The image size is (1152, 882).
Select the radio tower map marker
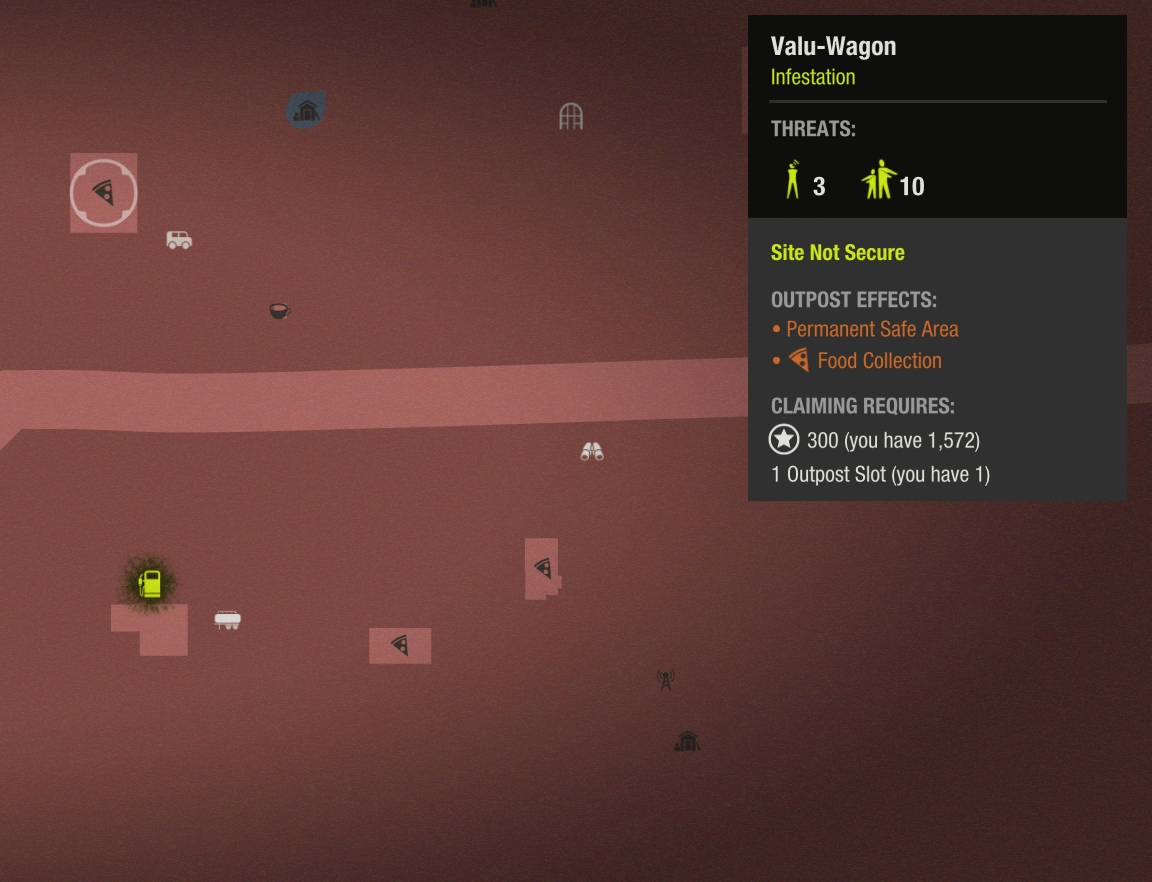(666, 680)
